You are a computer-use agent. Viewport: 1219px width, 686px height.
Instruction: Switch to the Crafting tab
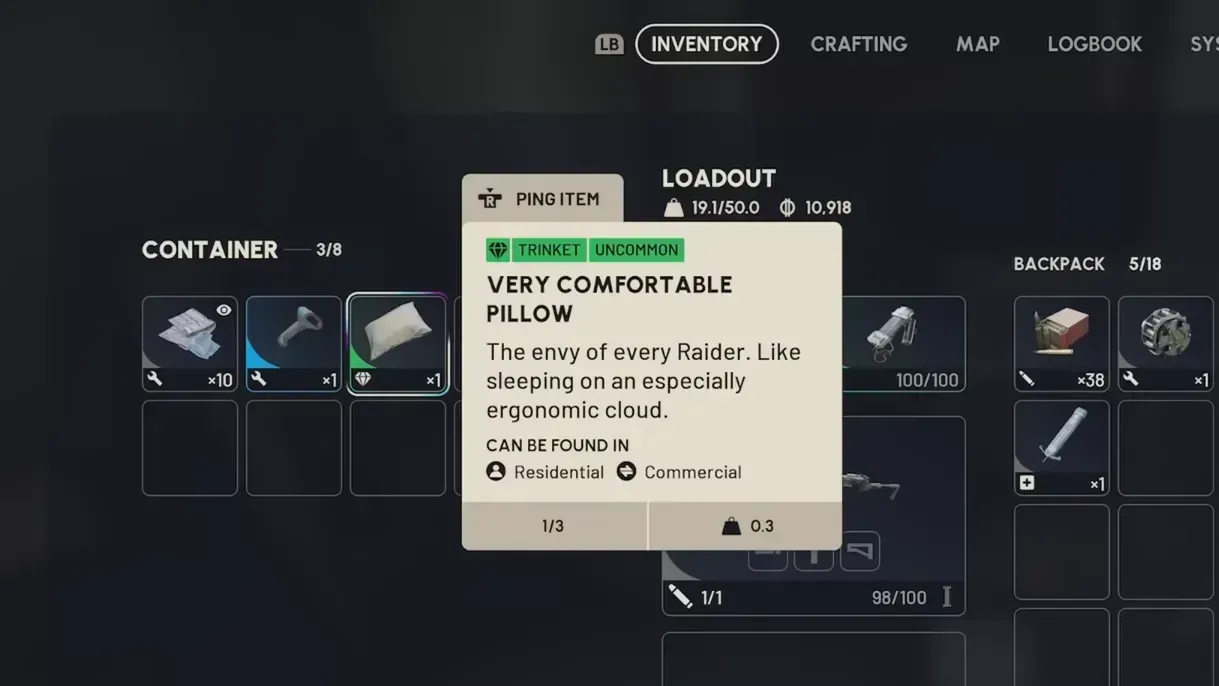click(x=858, y=44)
